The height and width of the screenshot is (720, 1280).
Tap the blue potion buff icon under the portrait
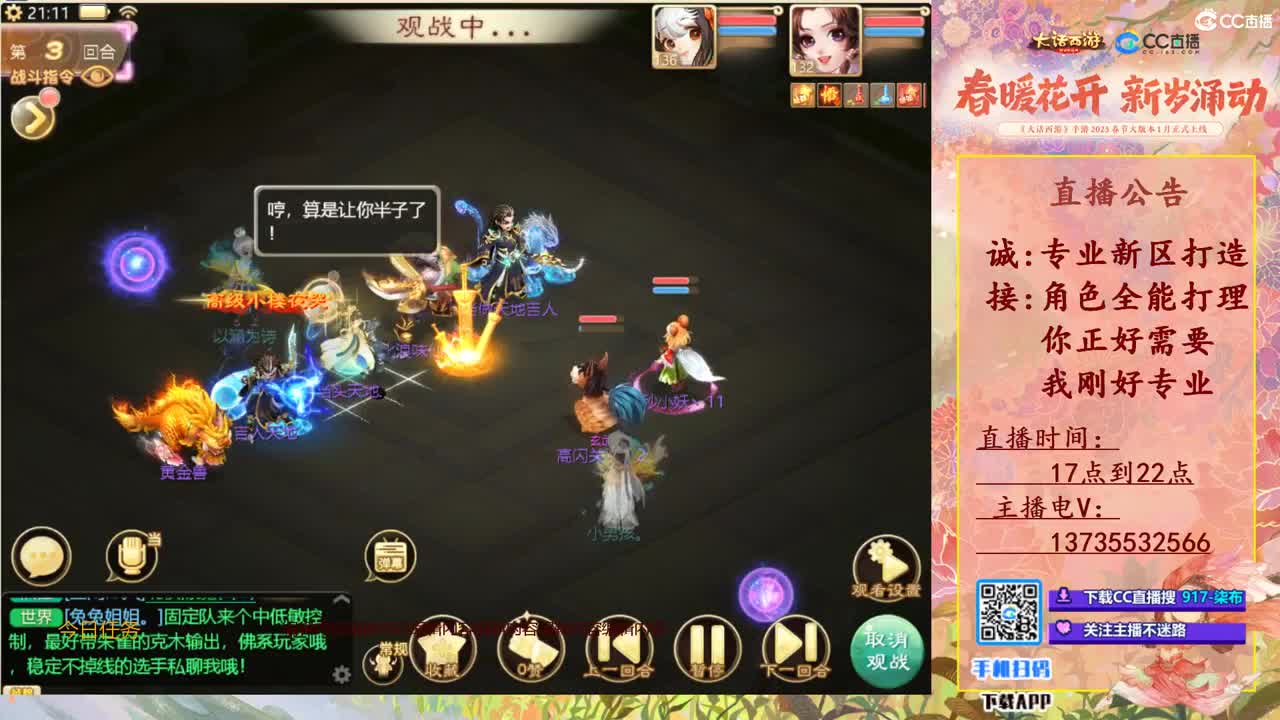point(882,93)
